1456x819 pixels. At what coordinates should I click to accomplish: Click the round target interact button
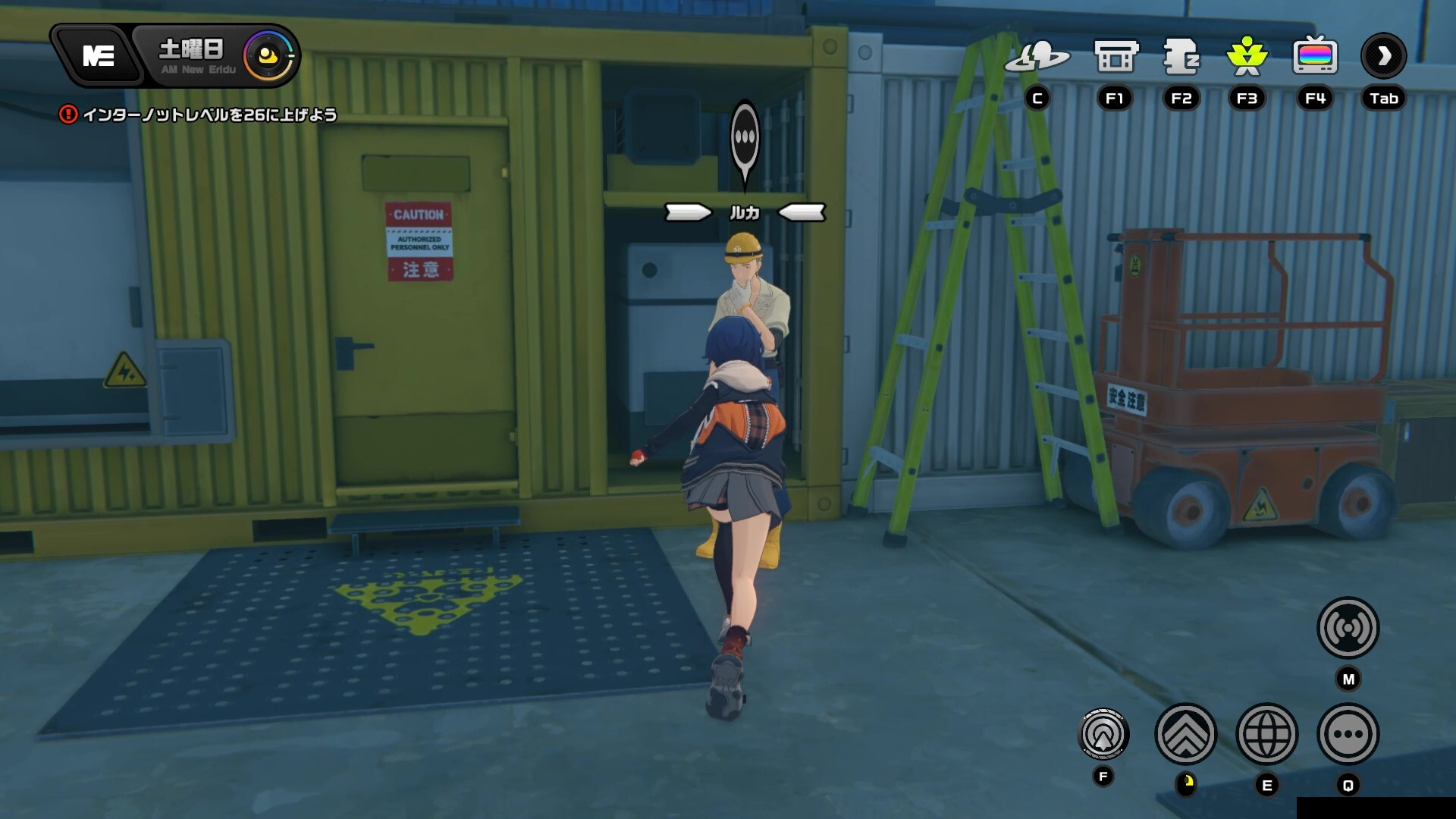1103,734
